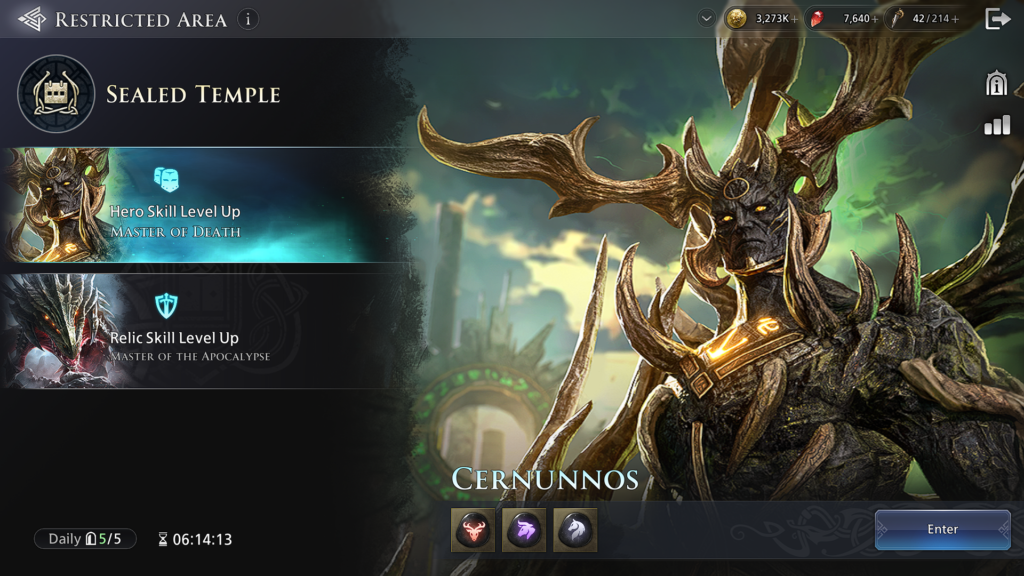Viewport: 1024px width, 576px height.
Task: Go back using the Restricted Area arrow
Action: 31,19
